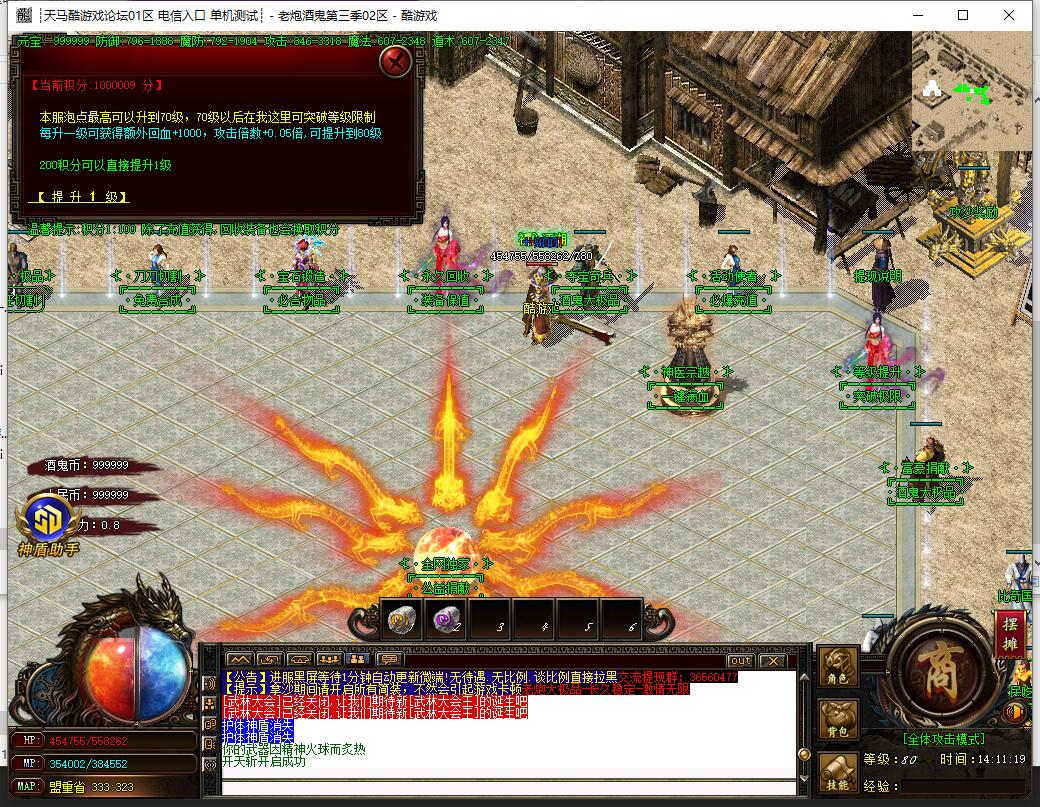Close the chat panel with its X button
This screenshot has width=1040, height=807.
pyautogui.click(x=772, y=660)
